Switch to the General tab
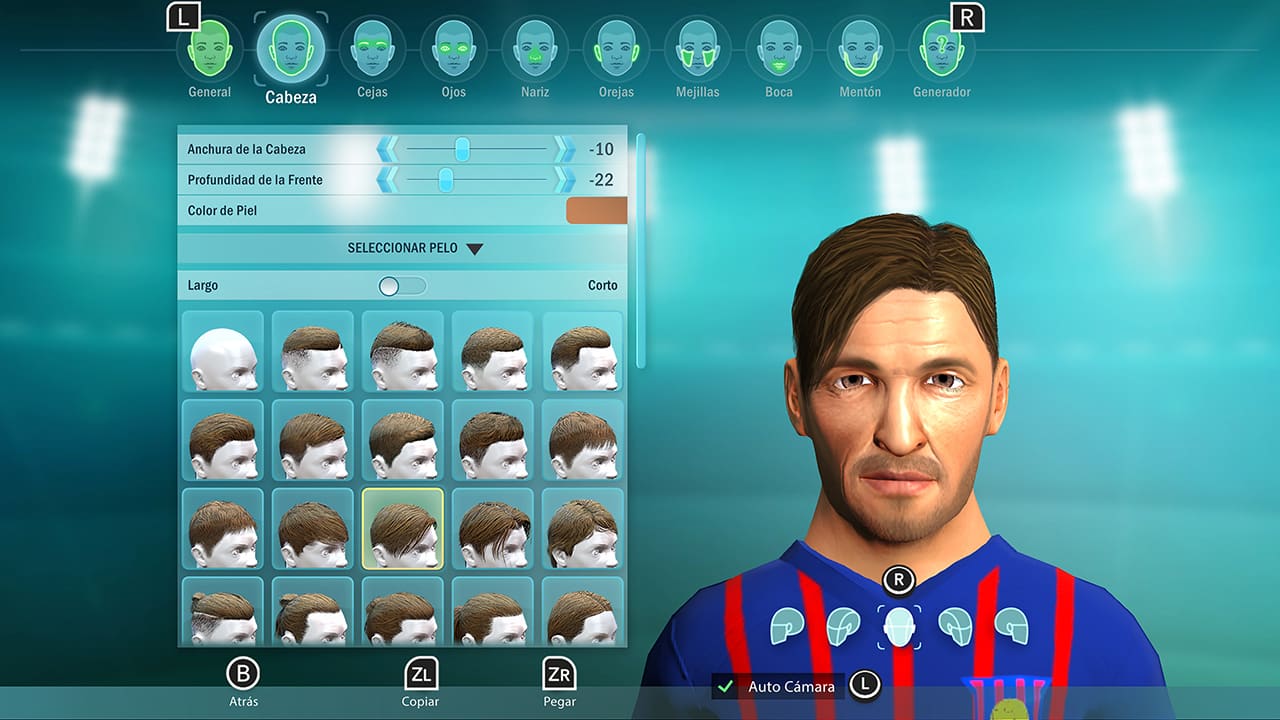1280x720 pixels. [209, 47]
